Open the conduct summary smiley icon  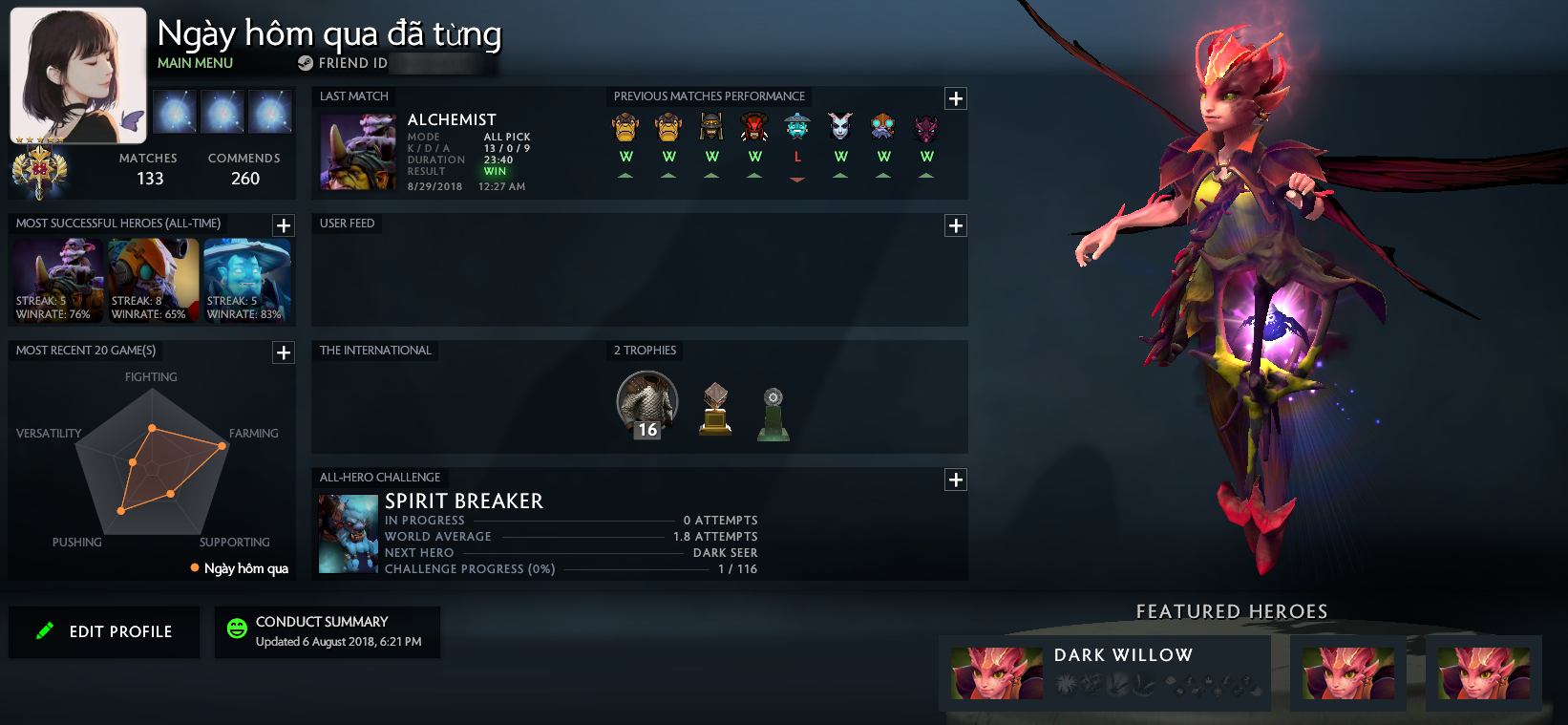tap(236, 630)
